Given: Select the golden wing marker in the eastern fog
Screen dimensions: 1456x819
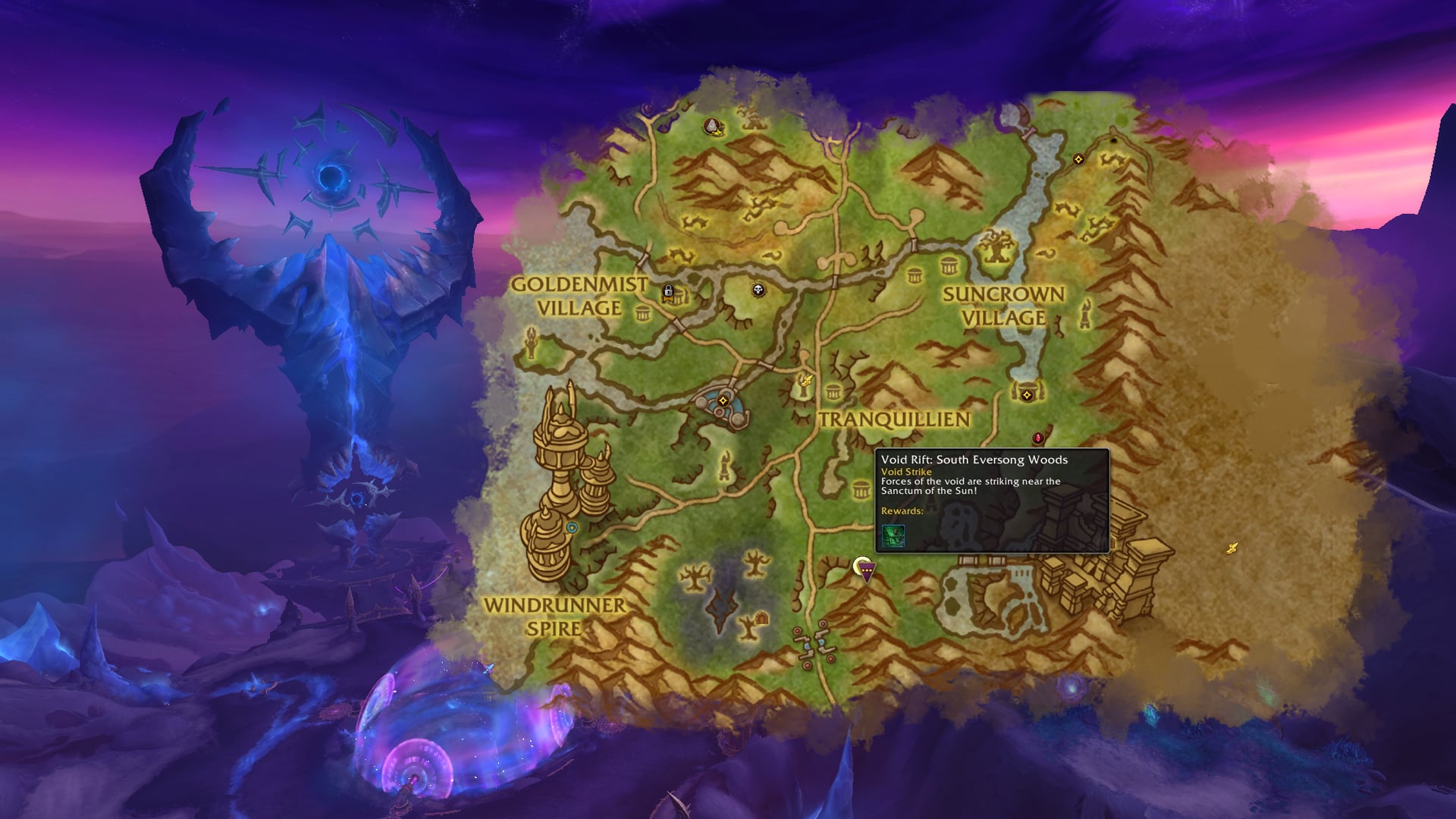Looking at the screenshot, I should [x=1233, y=547].
